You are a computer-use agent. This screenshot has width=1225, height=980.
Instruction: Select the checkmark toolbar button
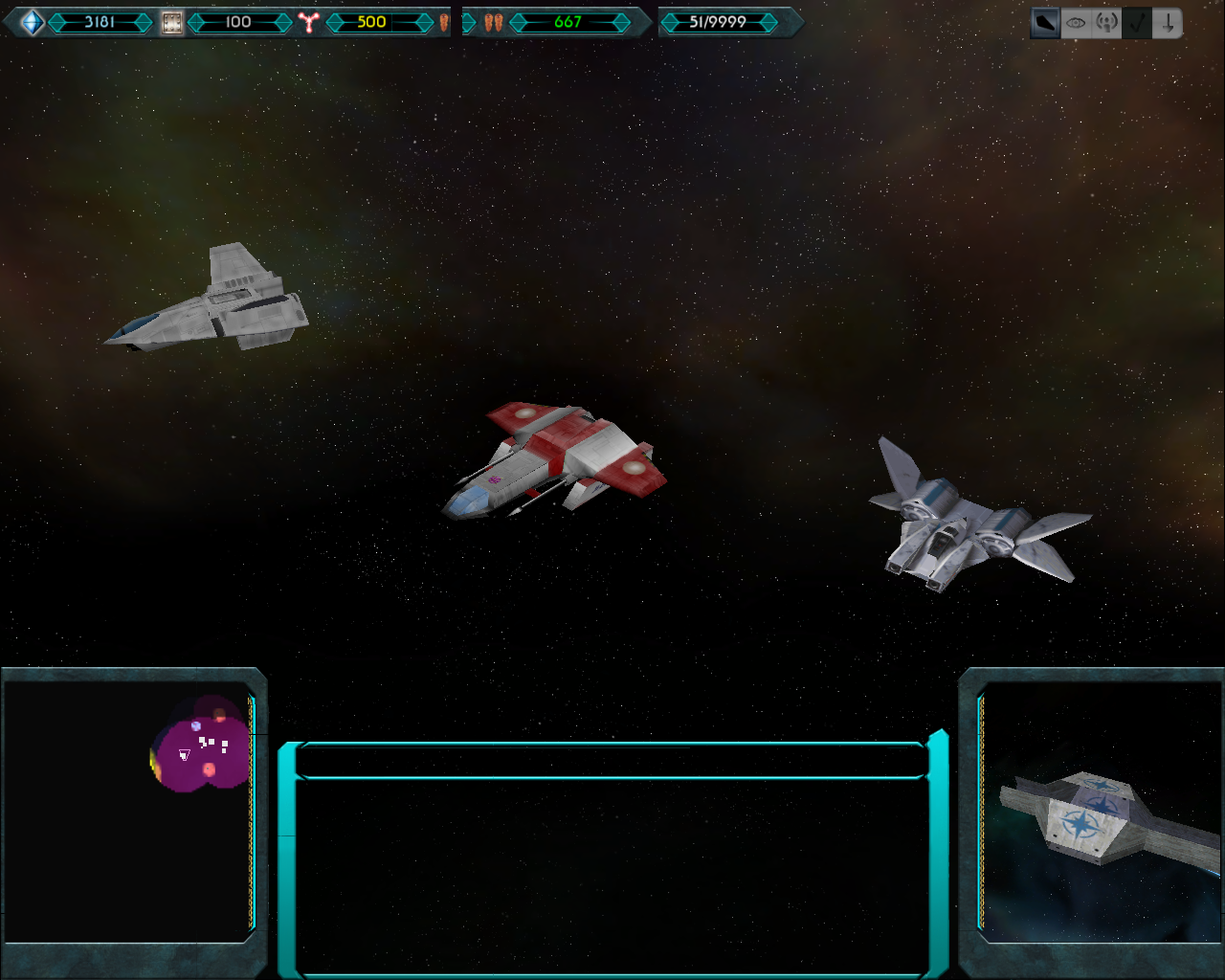click(1137, 23)
